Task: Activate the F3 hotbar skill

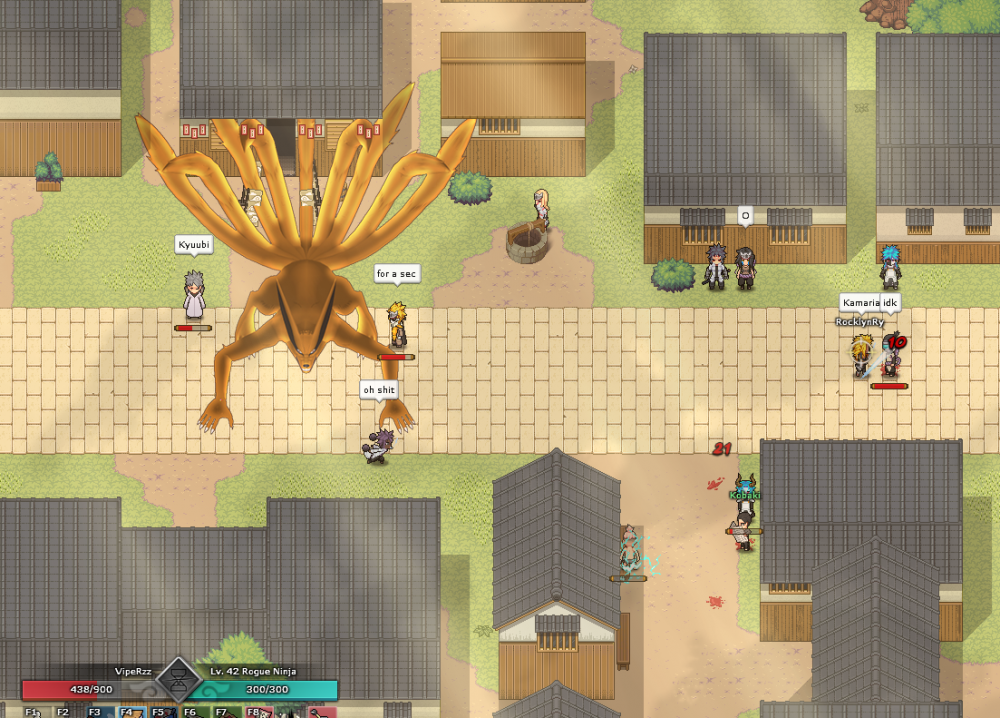Action: point(97,712)
